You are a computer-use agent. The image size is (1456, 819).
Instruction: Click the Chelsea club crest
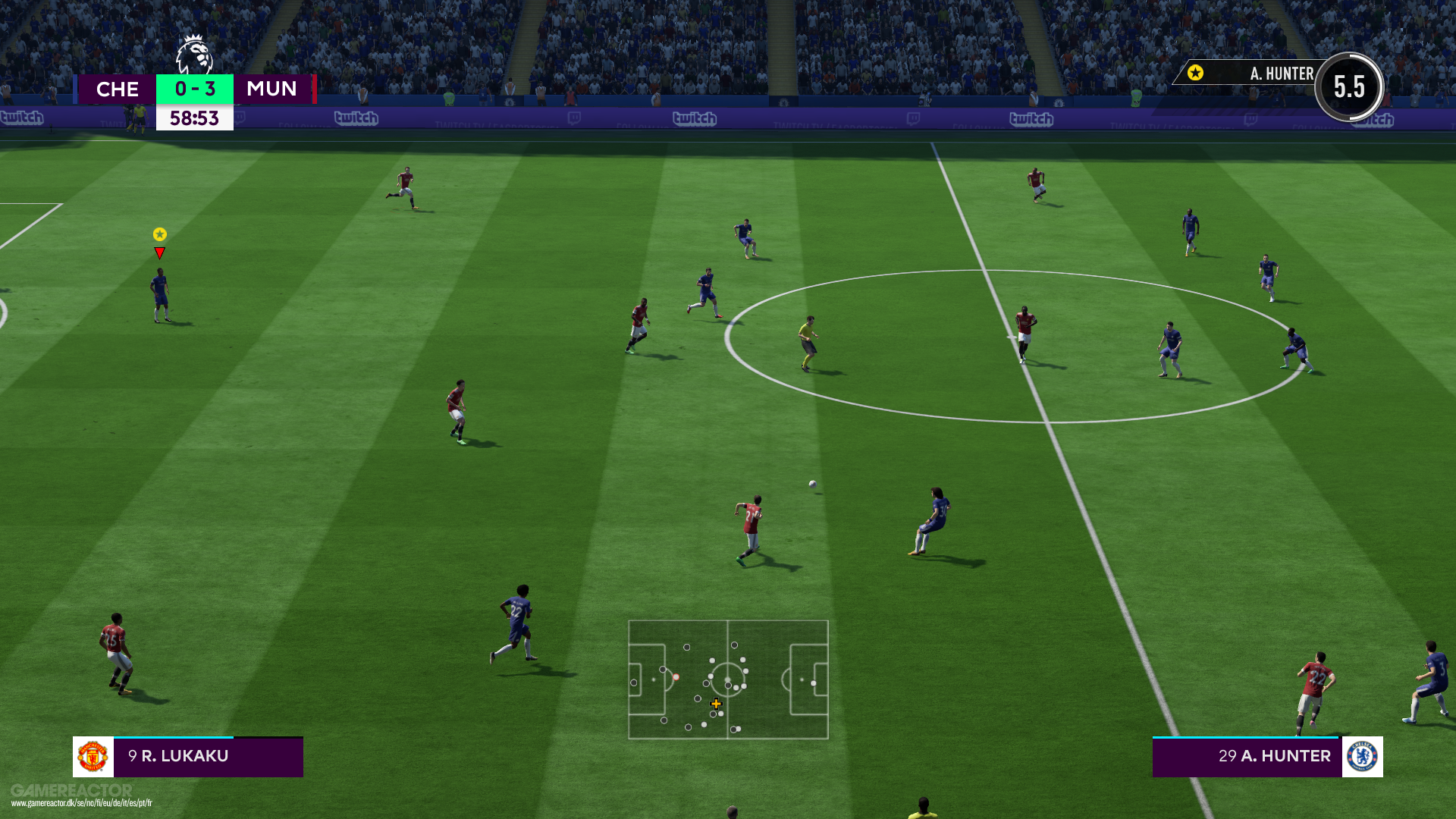pos(1362,757)
